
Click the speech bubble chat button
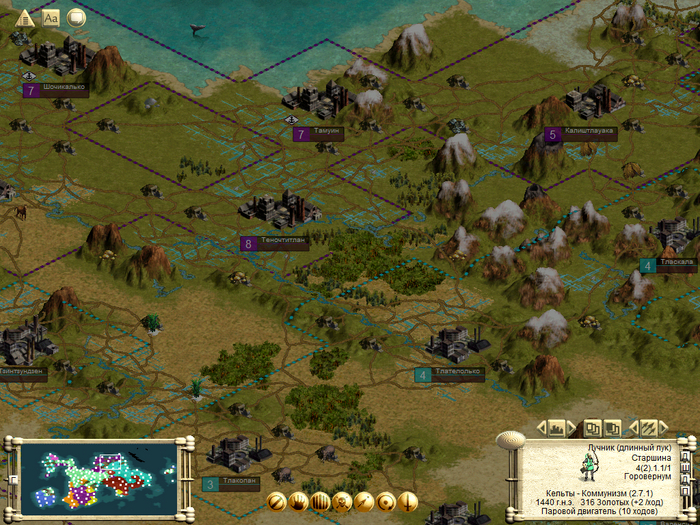click(x=76, y=17)
